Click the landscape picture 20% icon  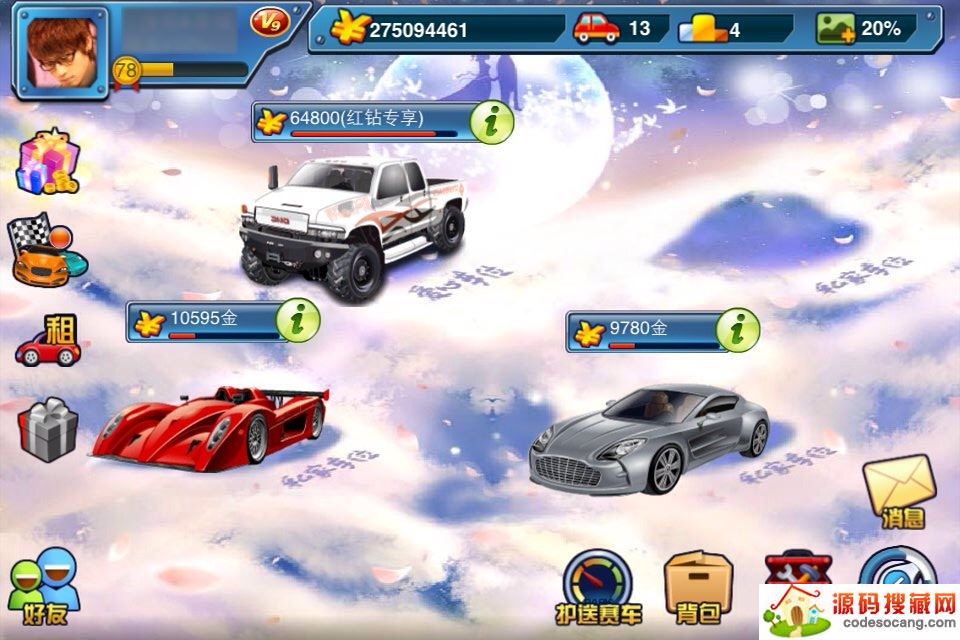coord(836,28)
